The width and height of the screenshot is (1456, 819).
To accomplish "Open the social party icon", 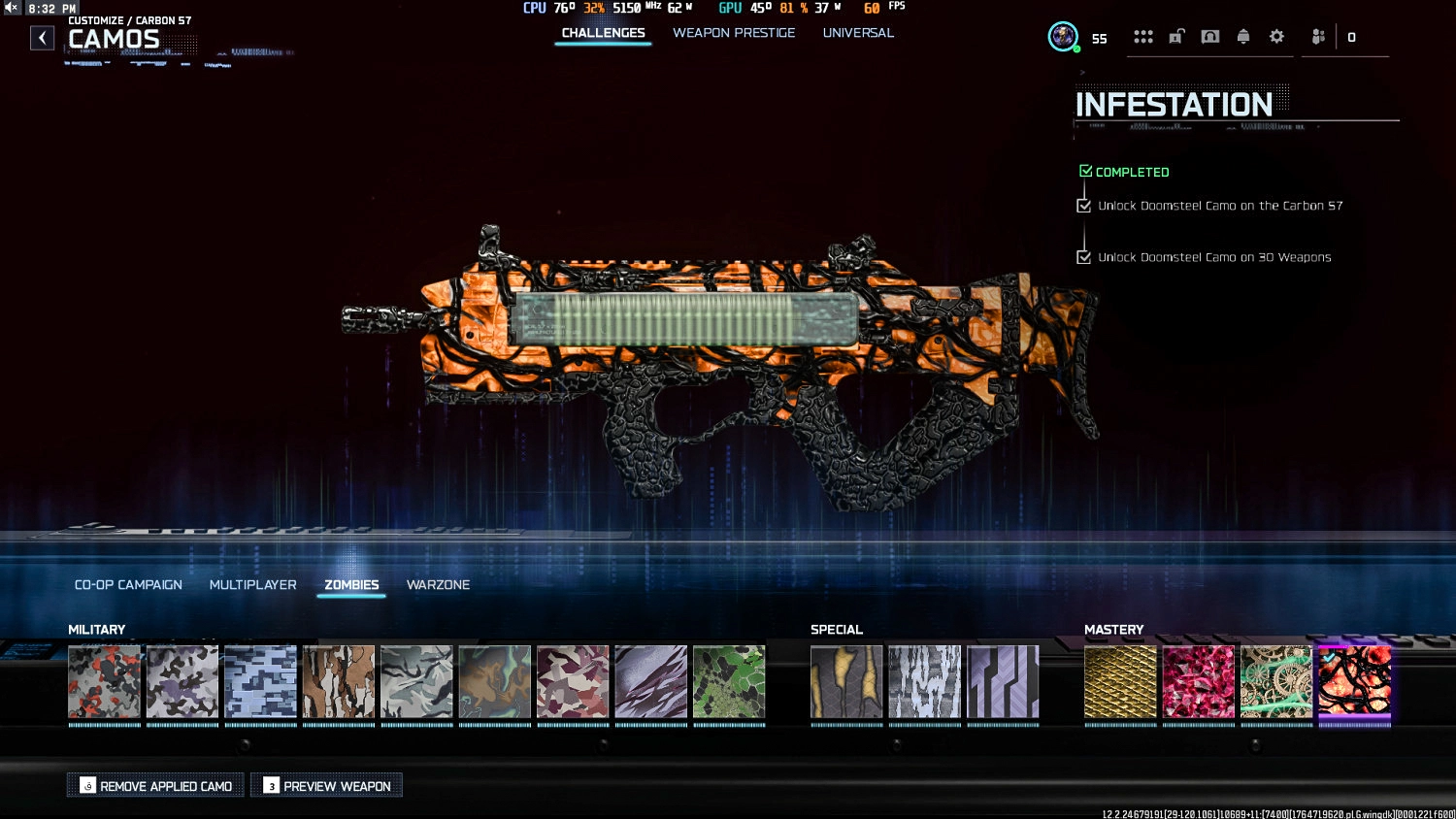I will [1318, 36].
